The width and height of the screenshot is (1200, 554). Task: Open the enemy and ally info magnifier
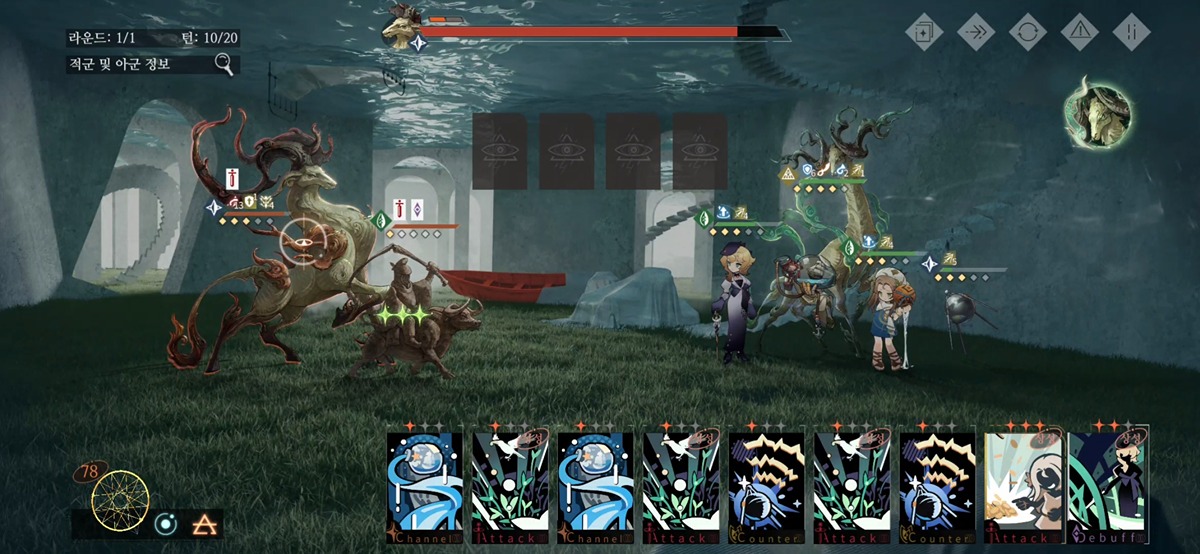[225, 66]
